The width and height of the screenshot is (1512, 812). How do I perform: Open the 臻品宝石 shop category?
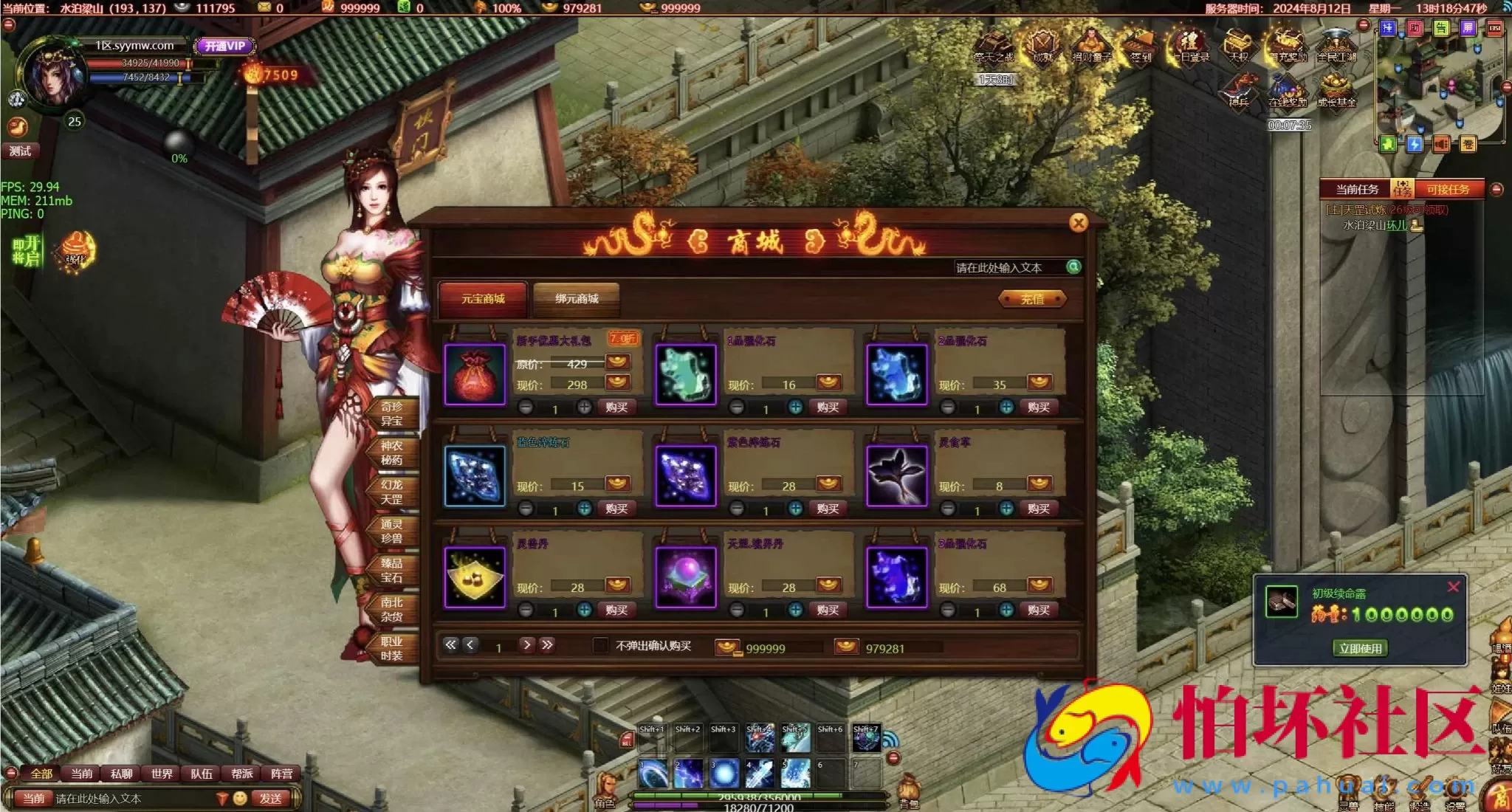pyautogui.click(x=391, y=571)
